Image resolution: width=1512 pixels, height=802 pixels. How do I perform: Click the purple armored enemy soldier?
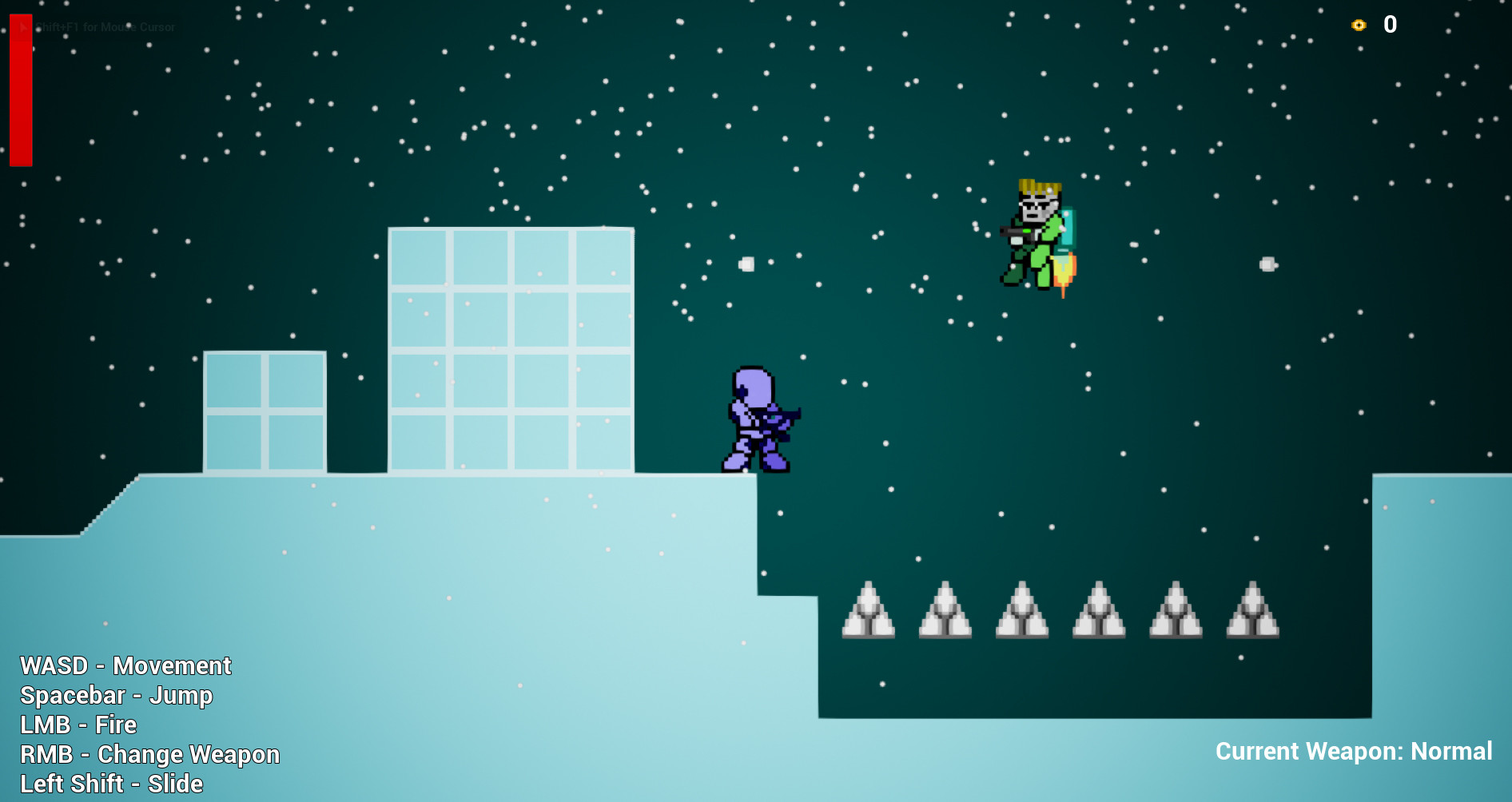click(755, 419)
